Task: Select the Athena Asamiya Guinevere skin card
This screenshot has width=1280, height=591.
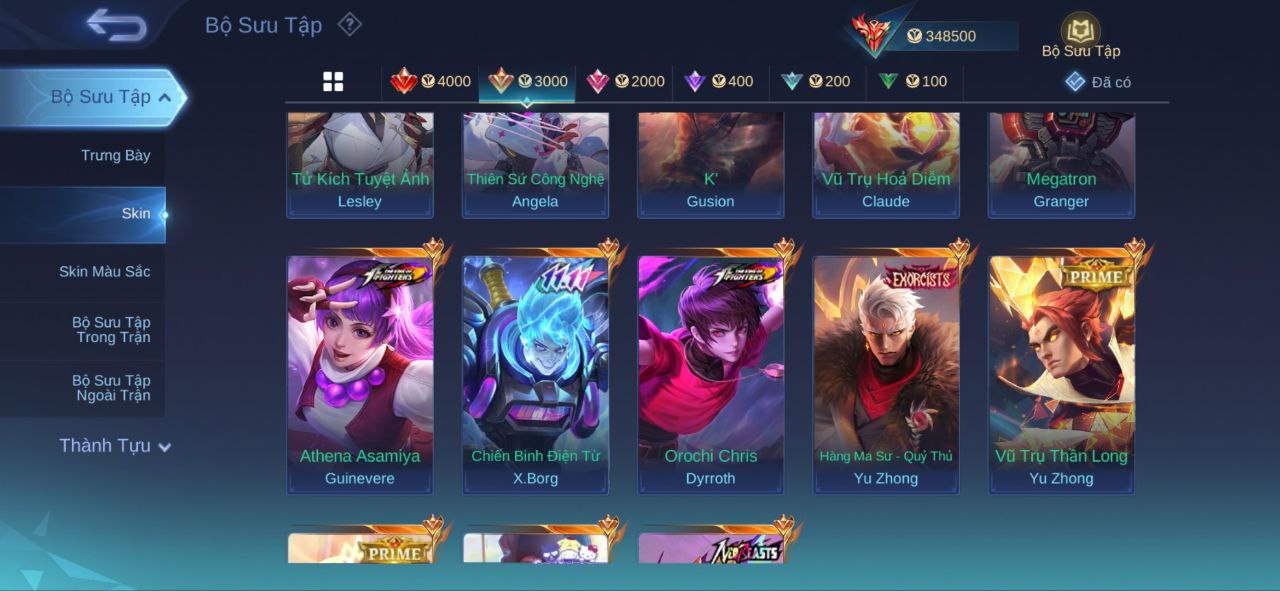Action: (x=360, y=374)
